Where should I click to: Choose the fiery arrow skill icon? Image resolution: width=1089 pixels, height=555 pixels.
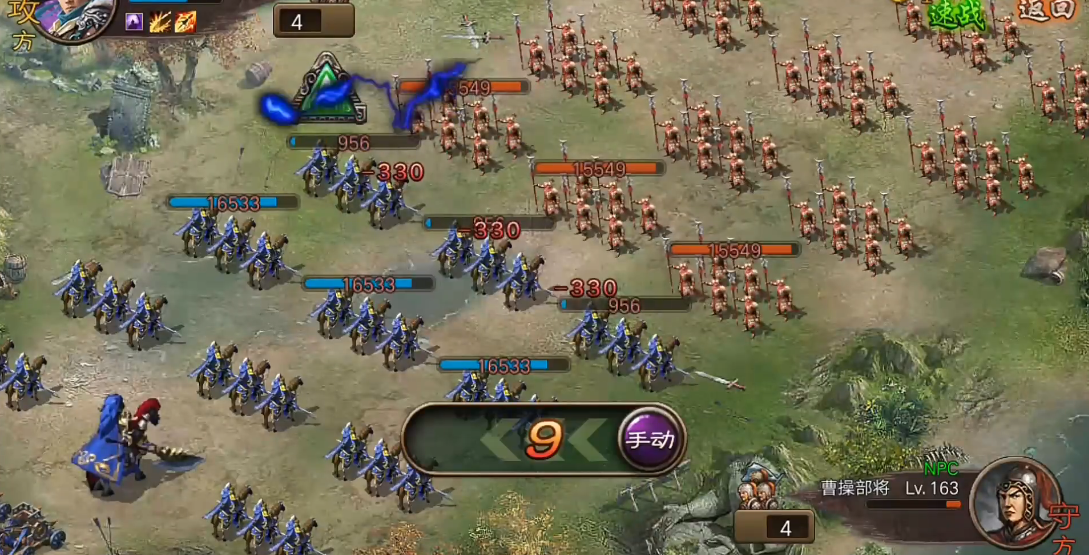185,22
